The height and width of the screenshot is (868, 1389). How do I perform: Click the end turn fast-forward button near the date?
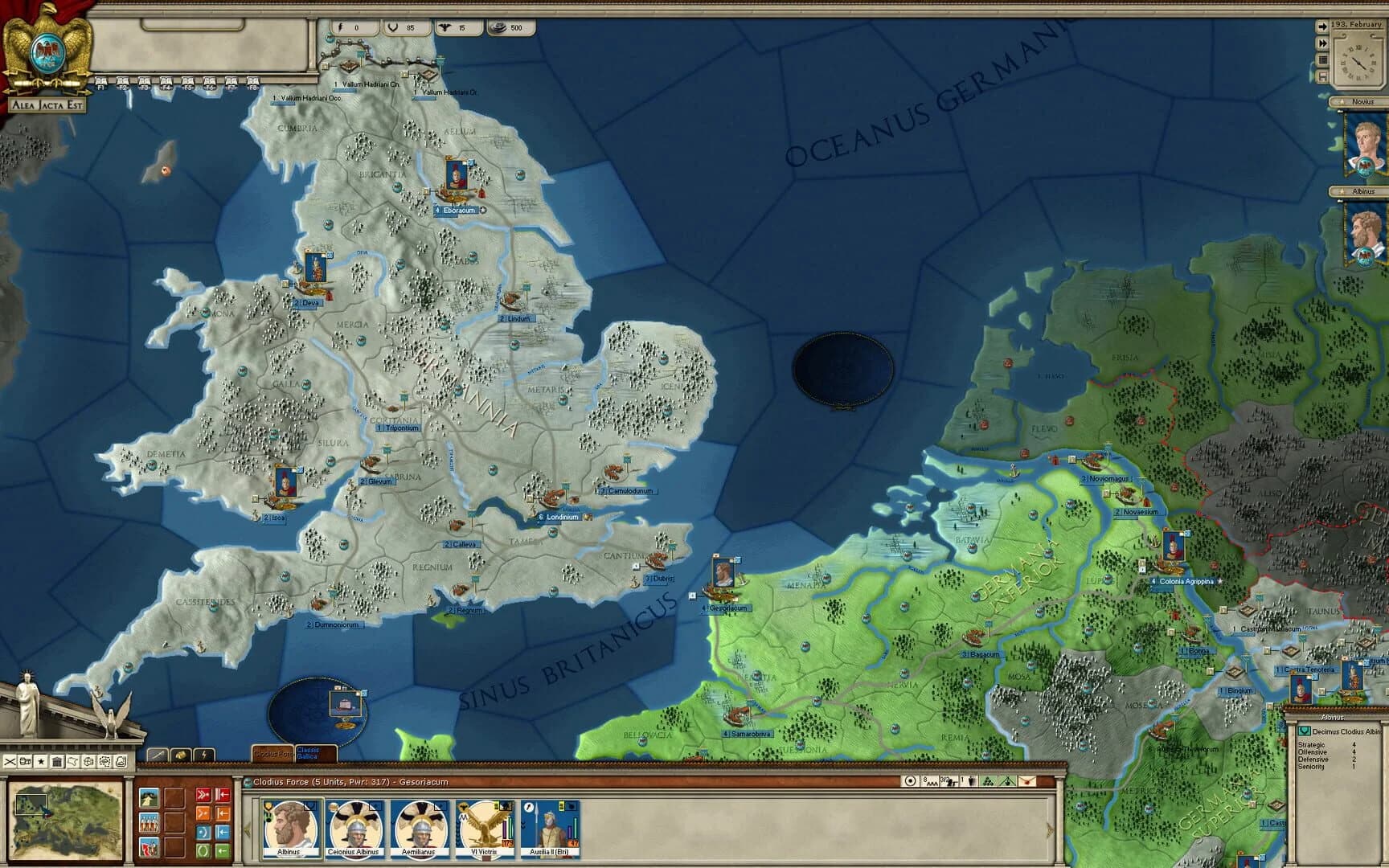pyautogui.click(x=1323, y=42)
